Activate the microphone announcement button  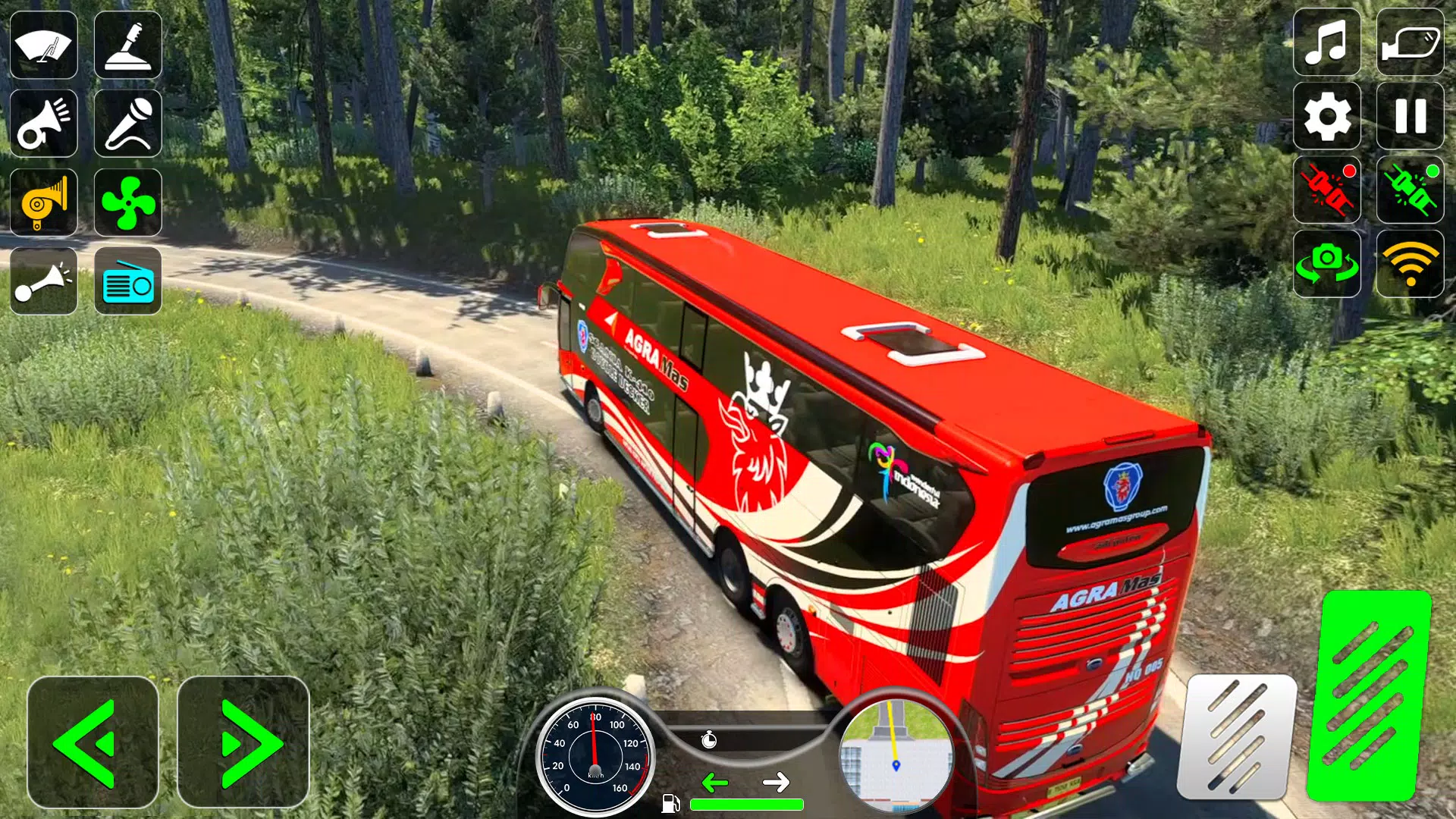tap(128, 124)
